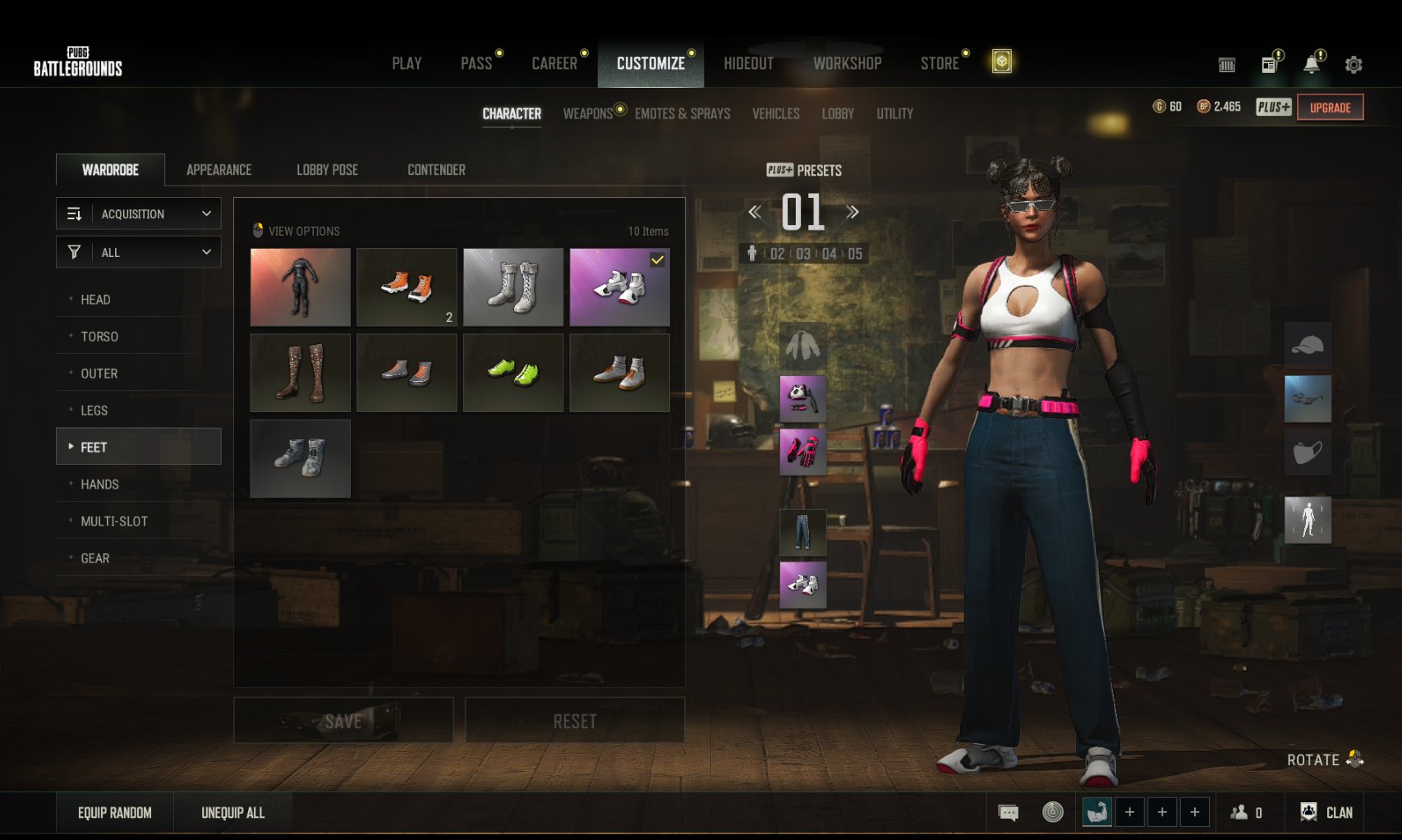
Task: Click the Save button
Action: click(x=343, y=721)
